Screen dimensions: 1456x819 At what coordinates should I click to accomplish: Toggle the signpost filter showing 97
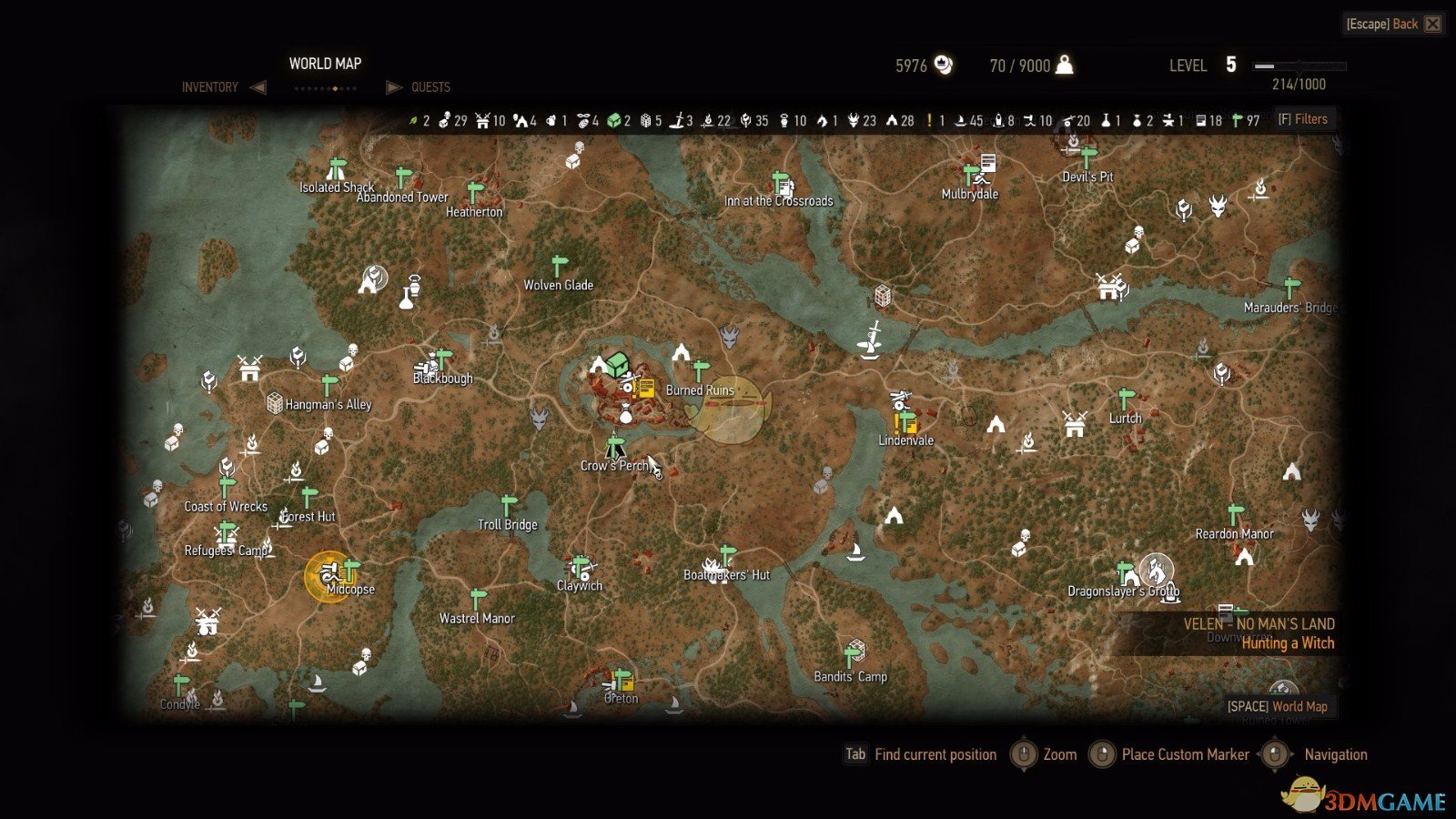point(1235,119)
